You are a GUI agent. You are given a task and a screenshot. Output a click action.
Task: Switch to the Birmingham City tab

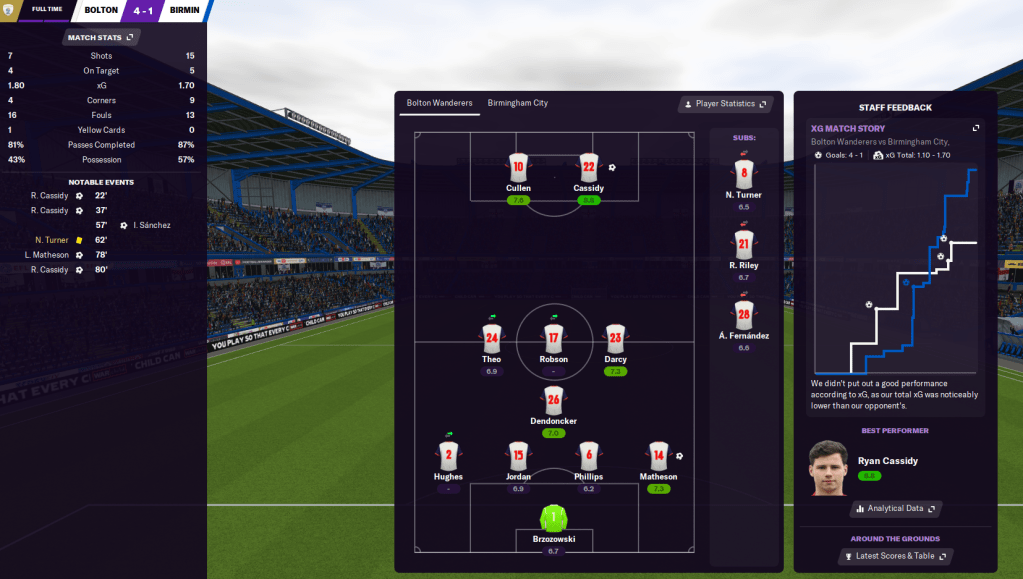517,103
